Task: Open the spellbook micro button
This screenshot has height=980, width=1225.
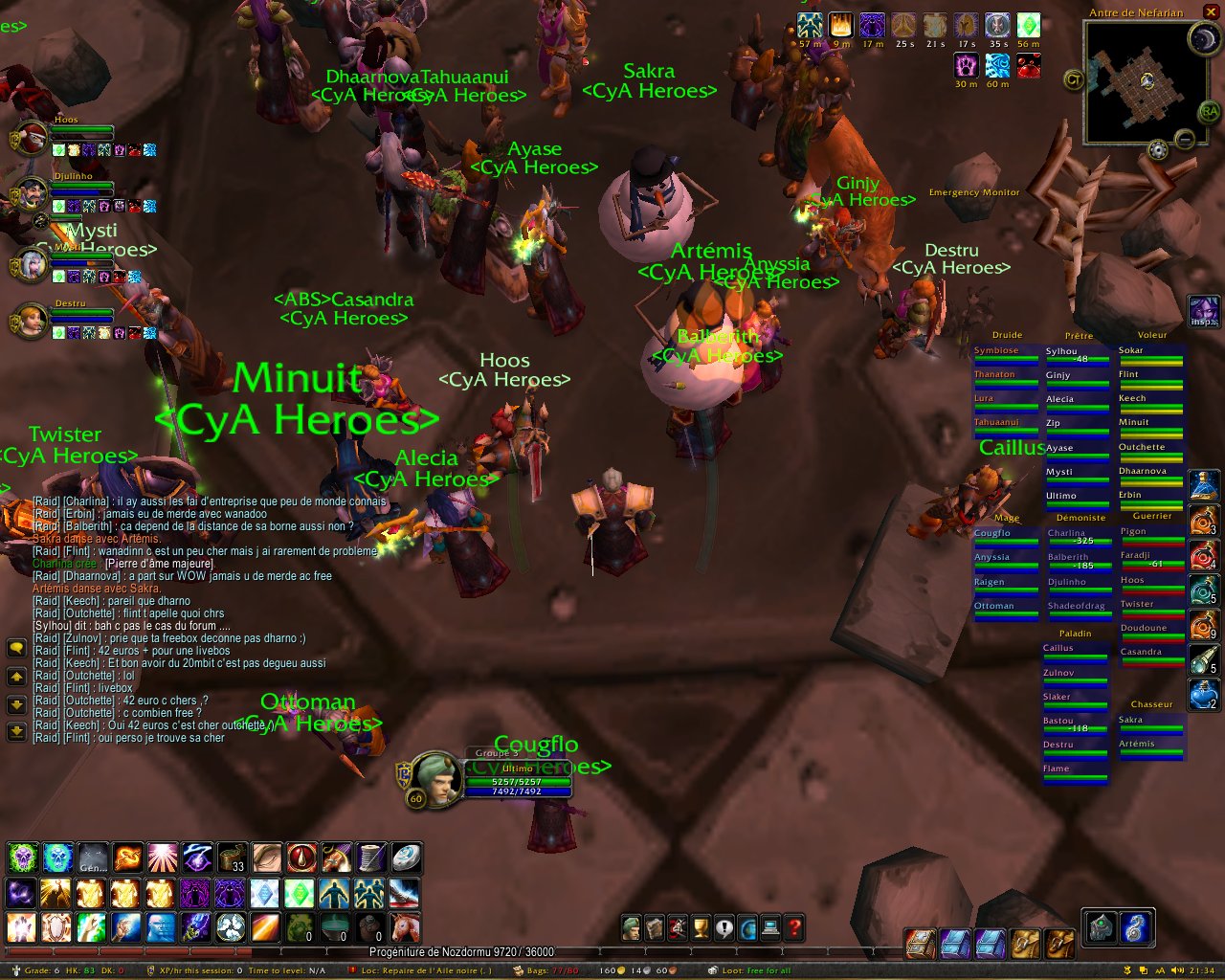Action: coord(655,927)
